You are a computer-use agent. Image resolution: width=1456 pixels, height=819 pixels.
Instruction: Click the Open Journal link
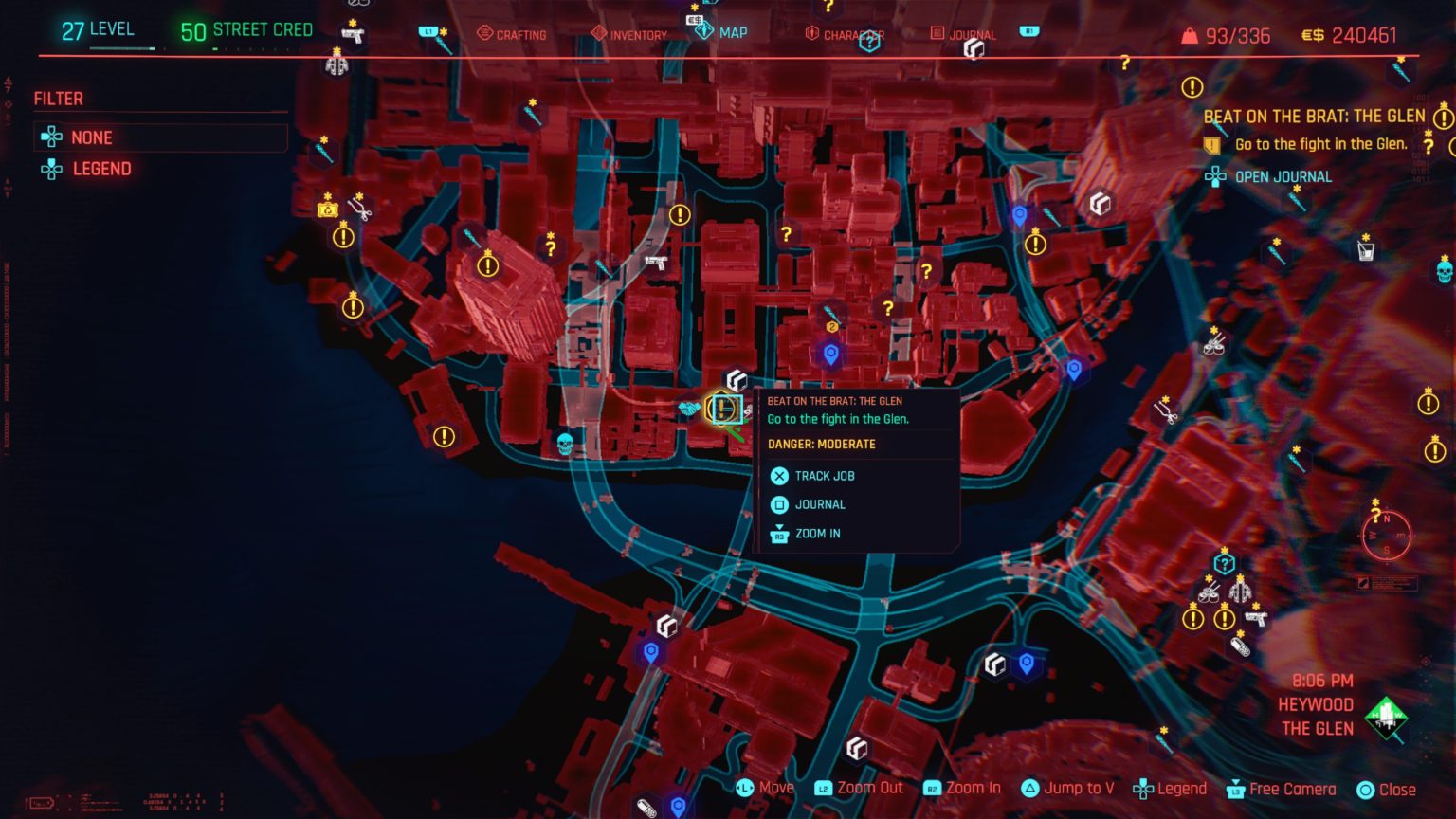click(1283, 176)
